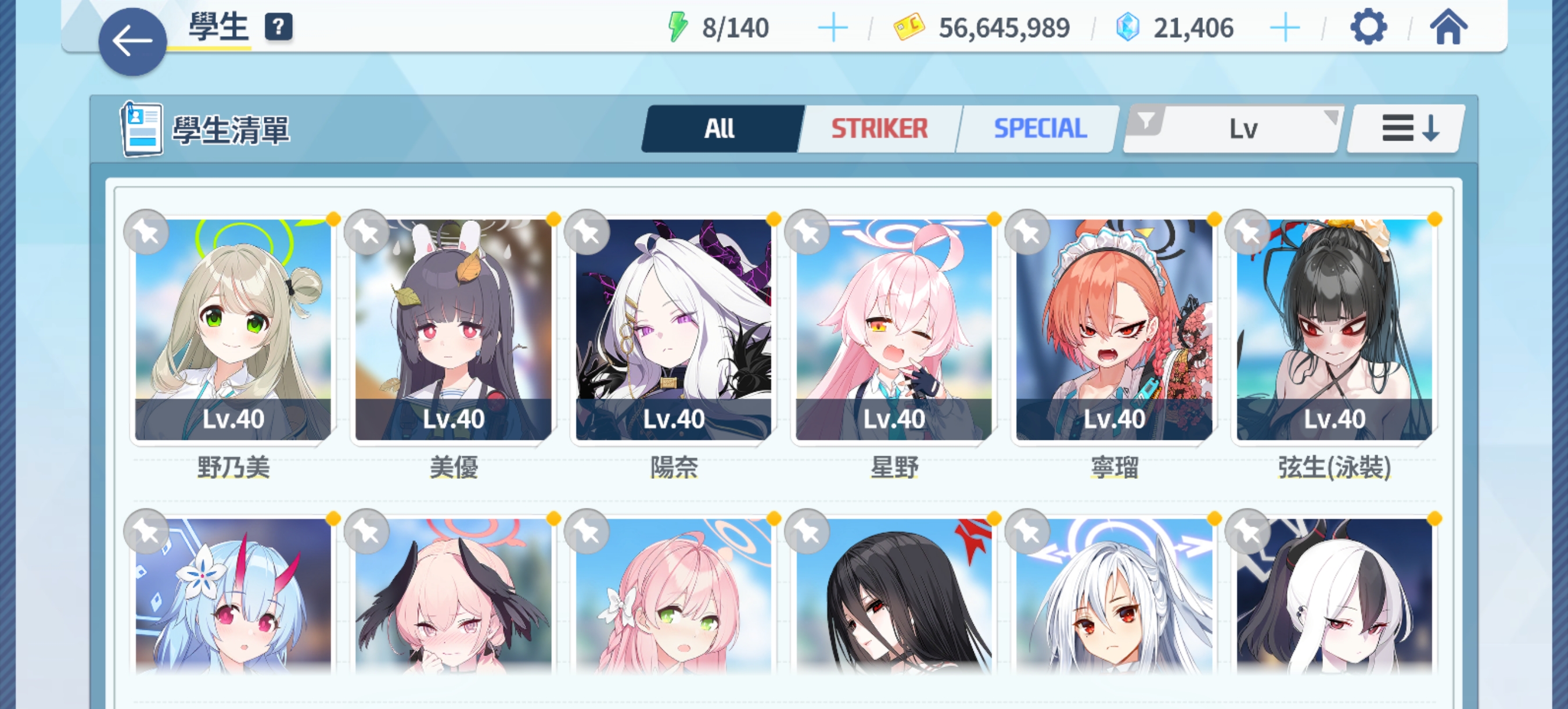The width and height of the screenshot is (1568, 709).
Task: Pick the student 寧瑠 card
Action: [x=1114, y=330]
